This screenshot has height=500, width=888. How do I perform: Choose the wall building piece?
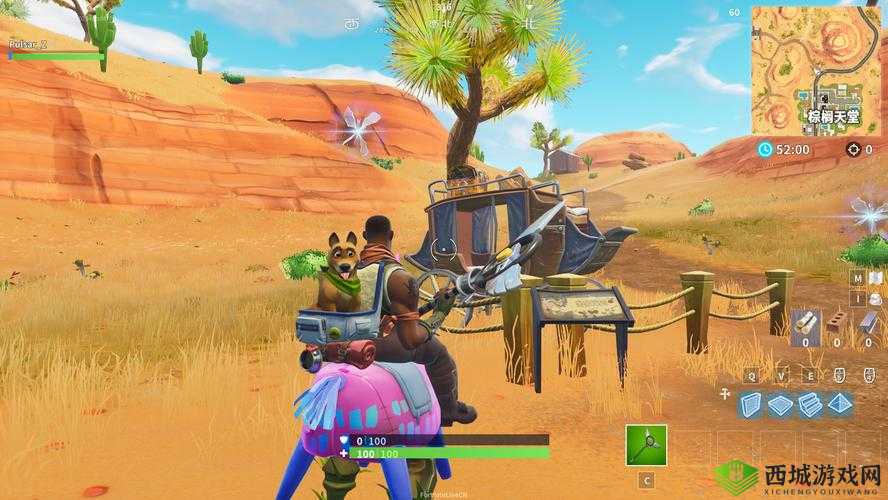(752, 402)
